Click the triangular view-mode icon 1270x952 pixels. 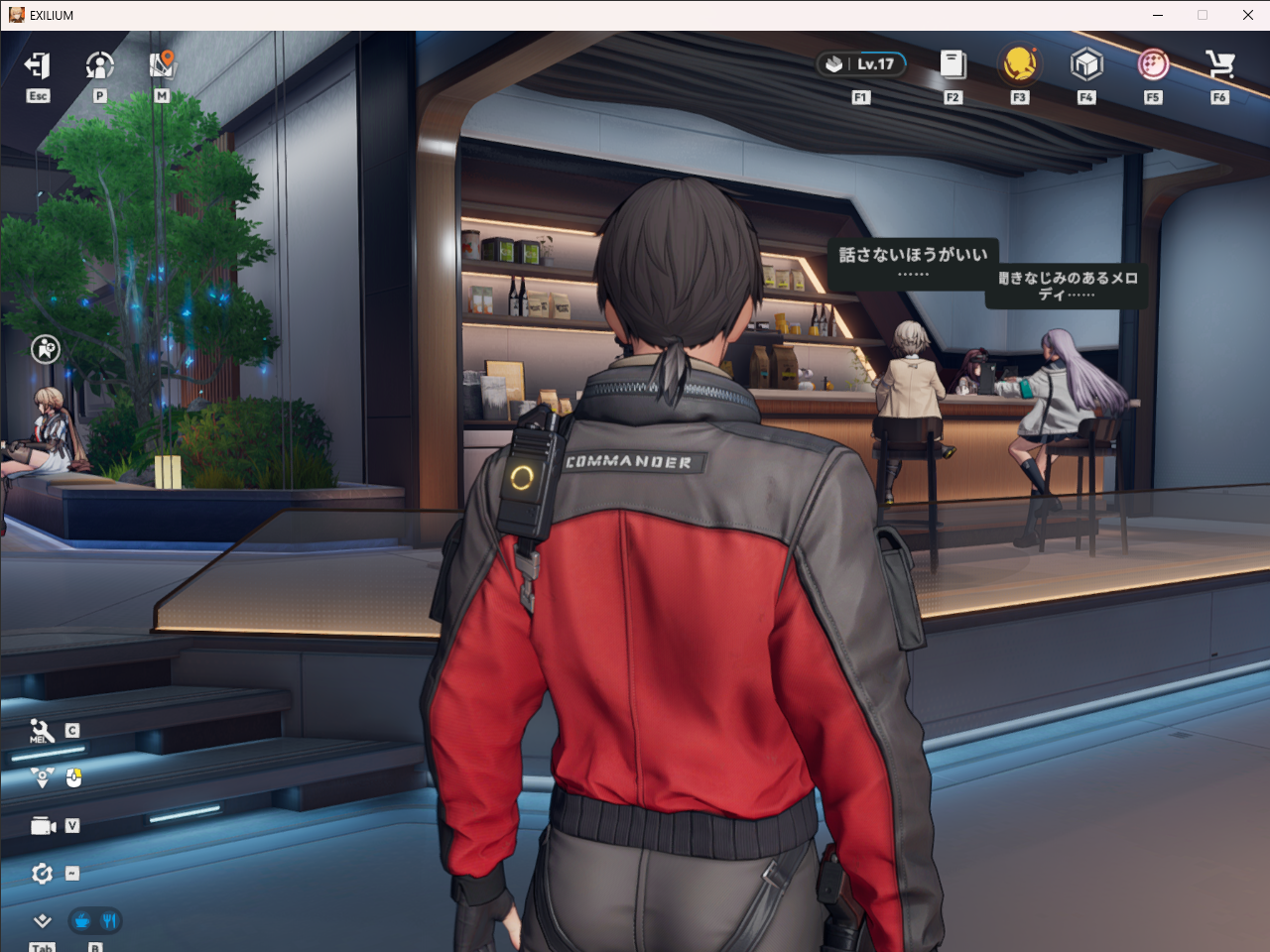[x=42, y=778]
